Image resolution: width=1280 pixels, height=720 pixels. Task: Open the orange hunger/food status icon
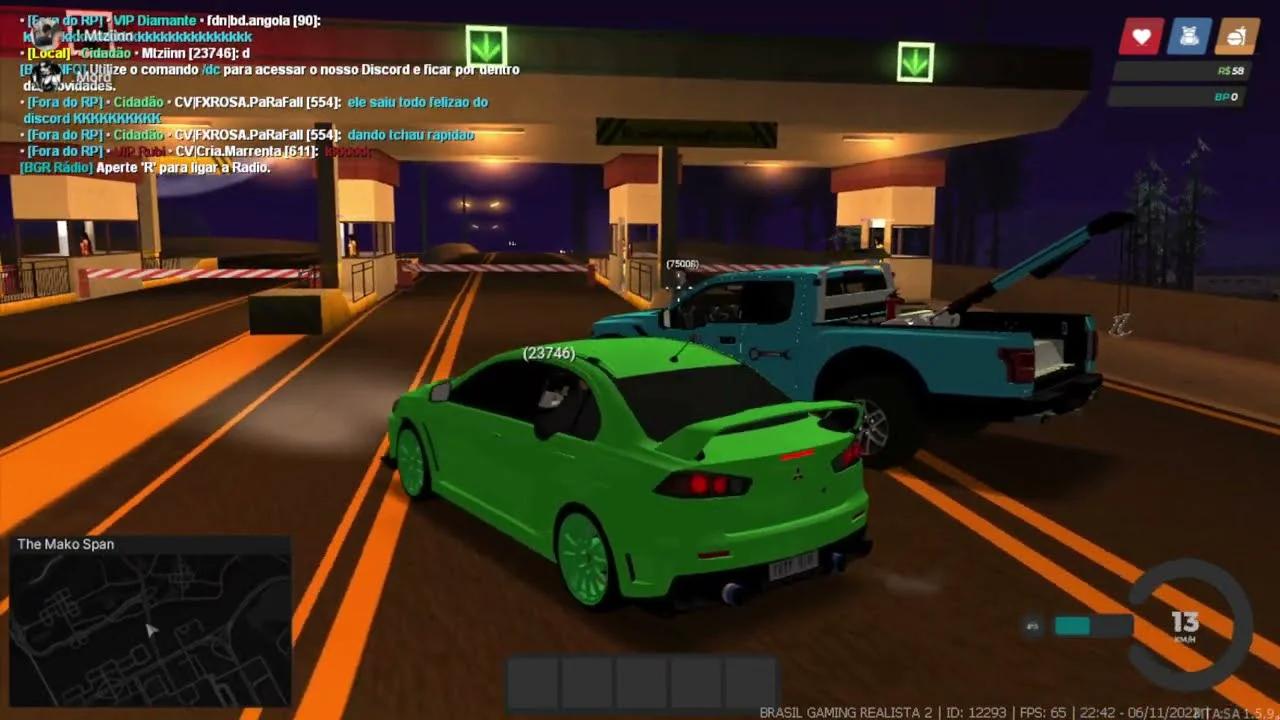[1237, 35]
